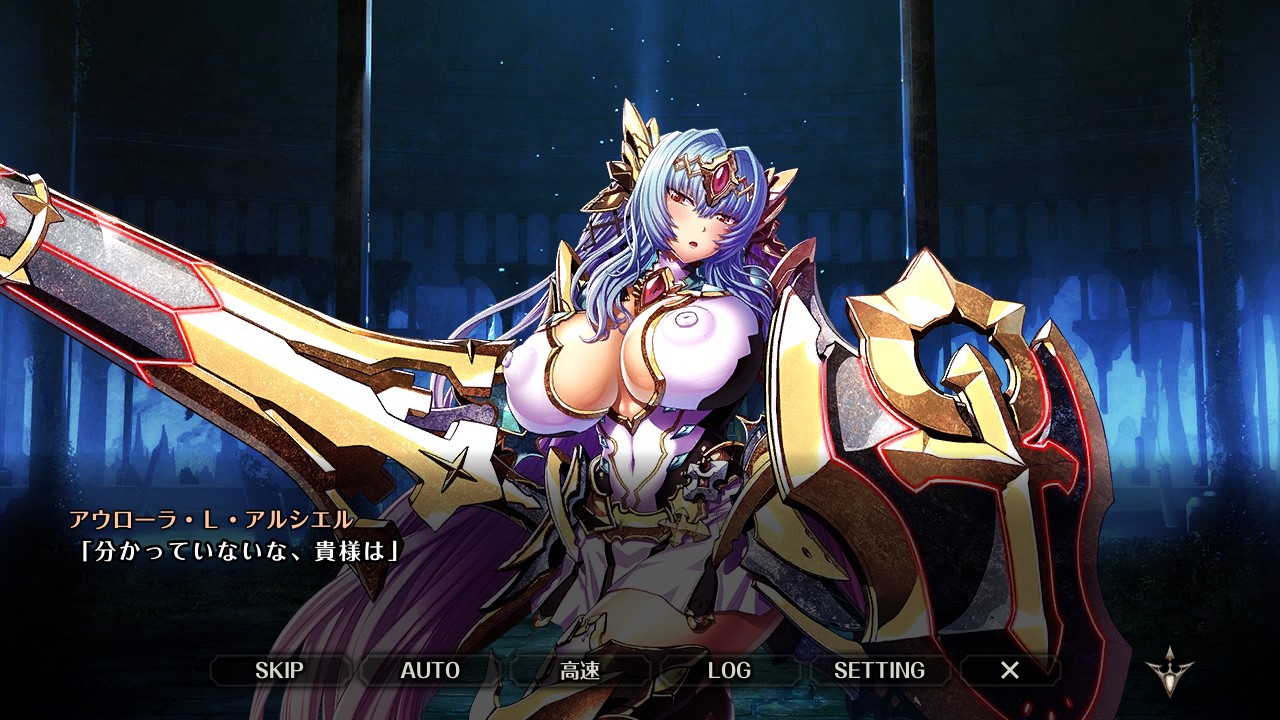The image size is (1280, 720).
Task: Click the winged emblem advance icon
Action: coord(1166,671)
